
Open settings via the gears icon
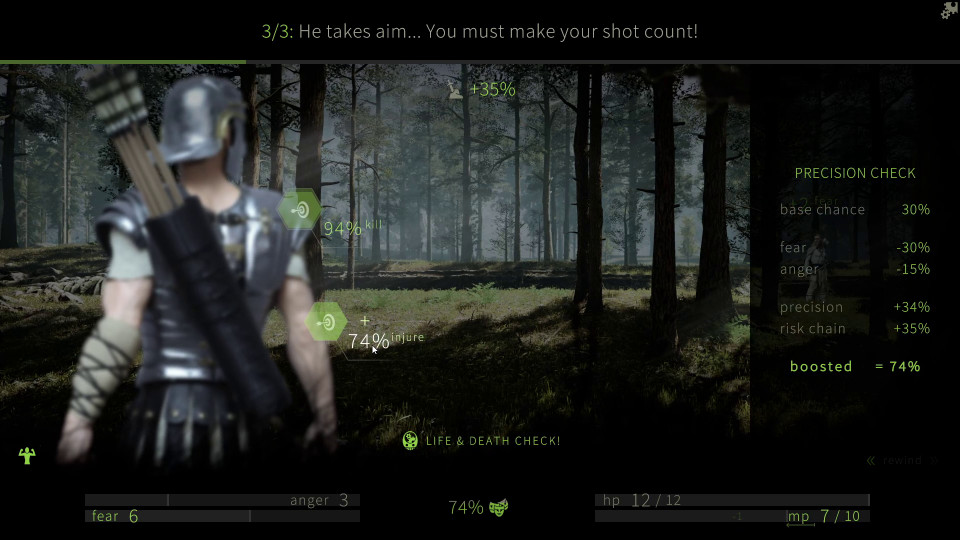pos(949,11)
